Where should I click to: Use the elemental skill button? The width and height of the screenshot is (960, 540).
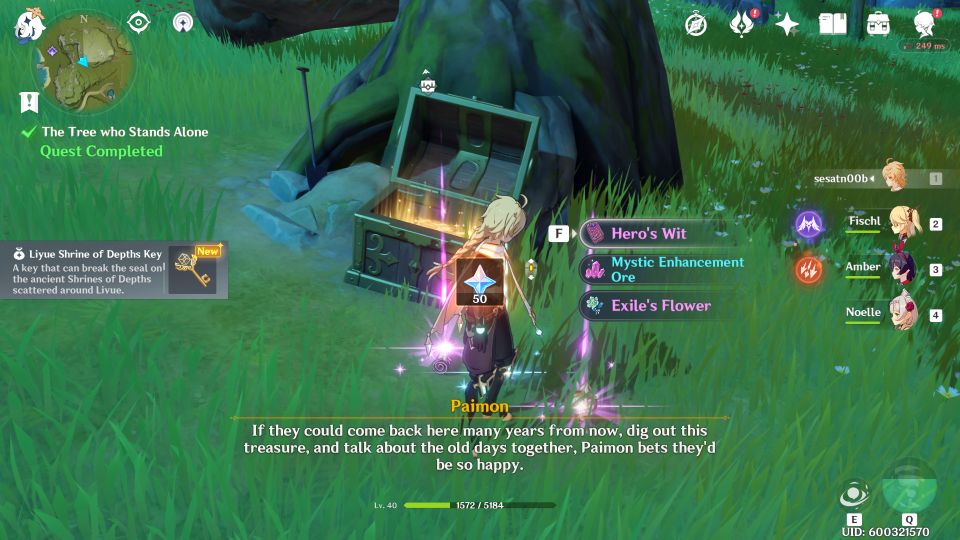[x=854, y=494]
